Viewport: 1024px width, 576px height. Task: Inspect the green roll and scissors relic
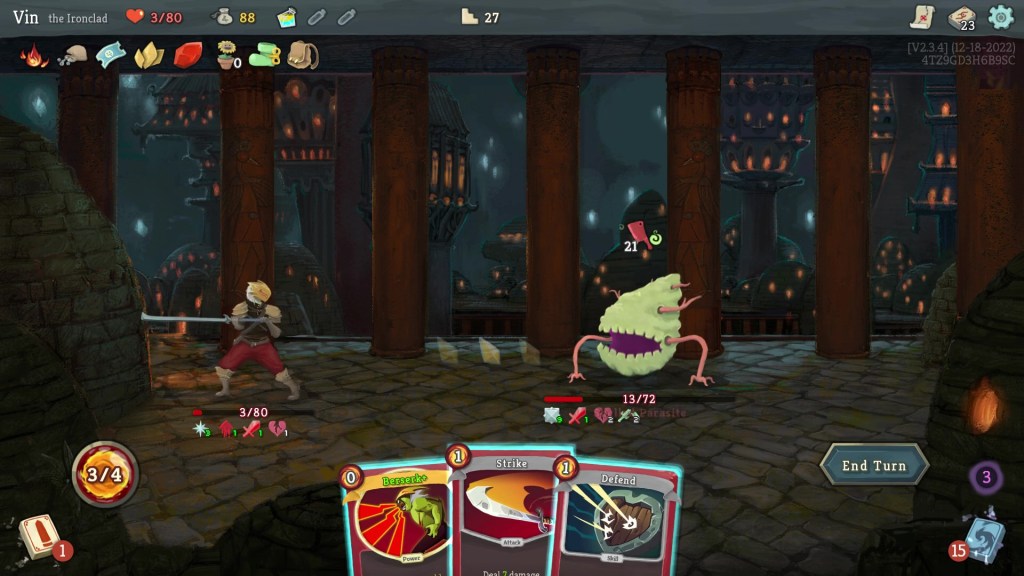tap(265, 55)
